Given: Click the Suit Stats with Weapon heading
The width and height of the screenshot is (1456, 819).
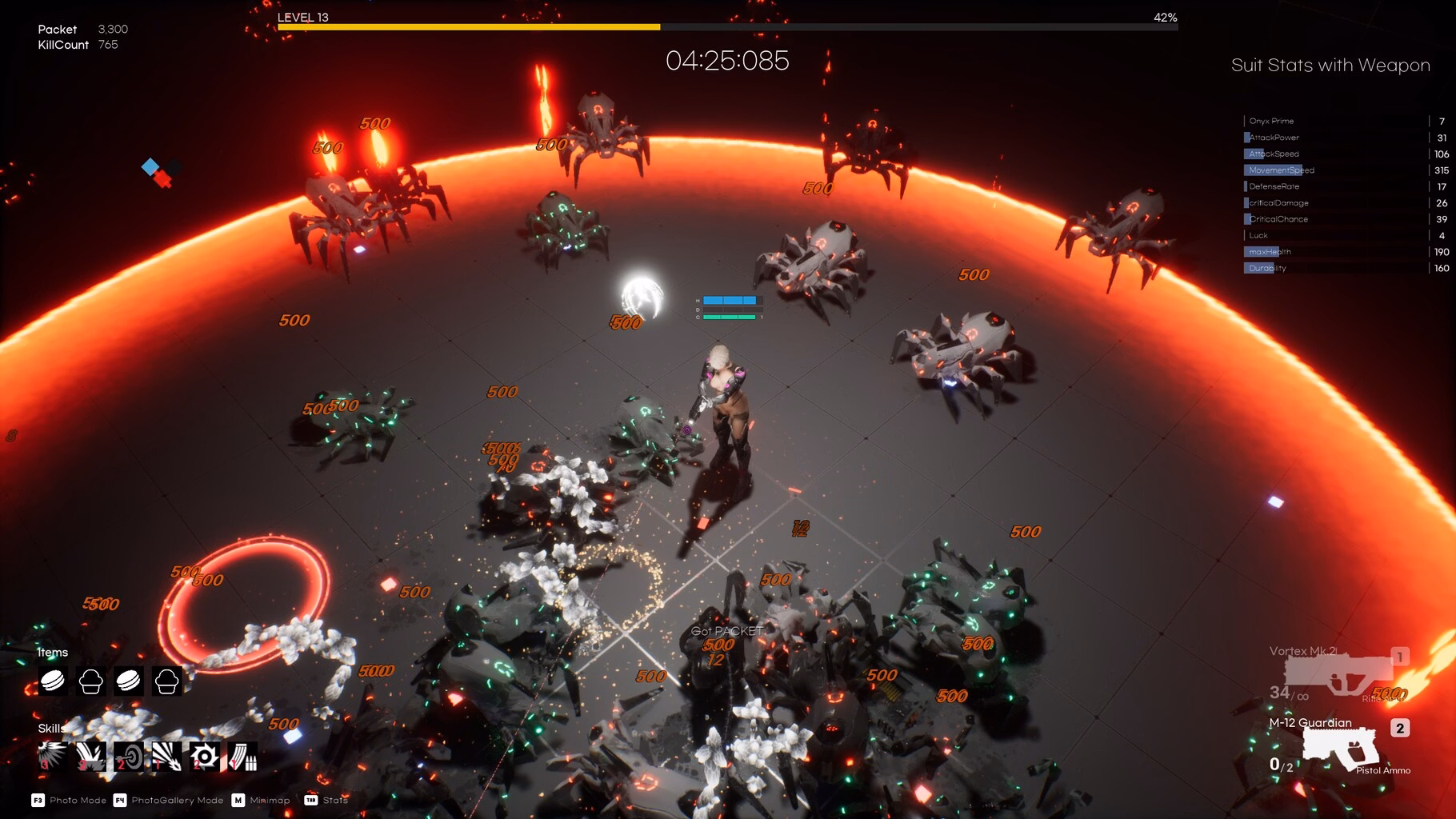Looking at the screenshot, I should (x=1330, y=65).
